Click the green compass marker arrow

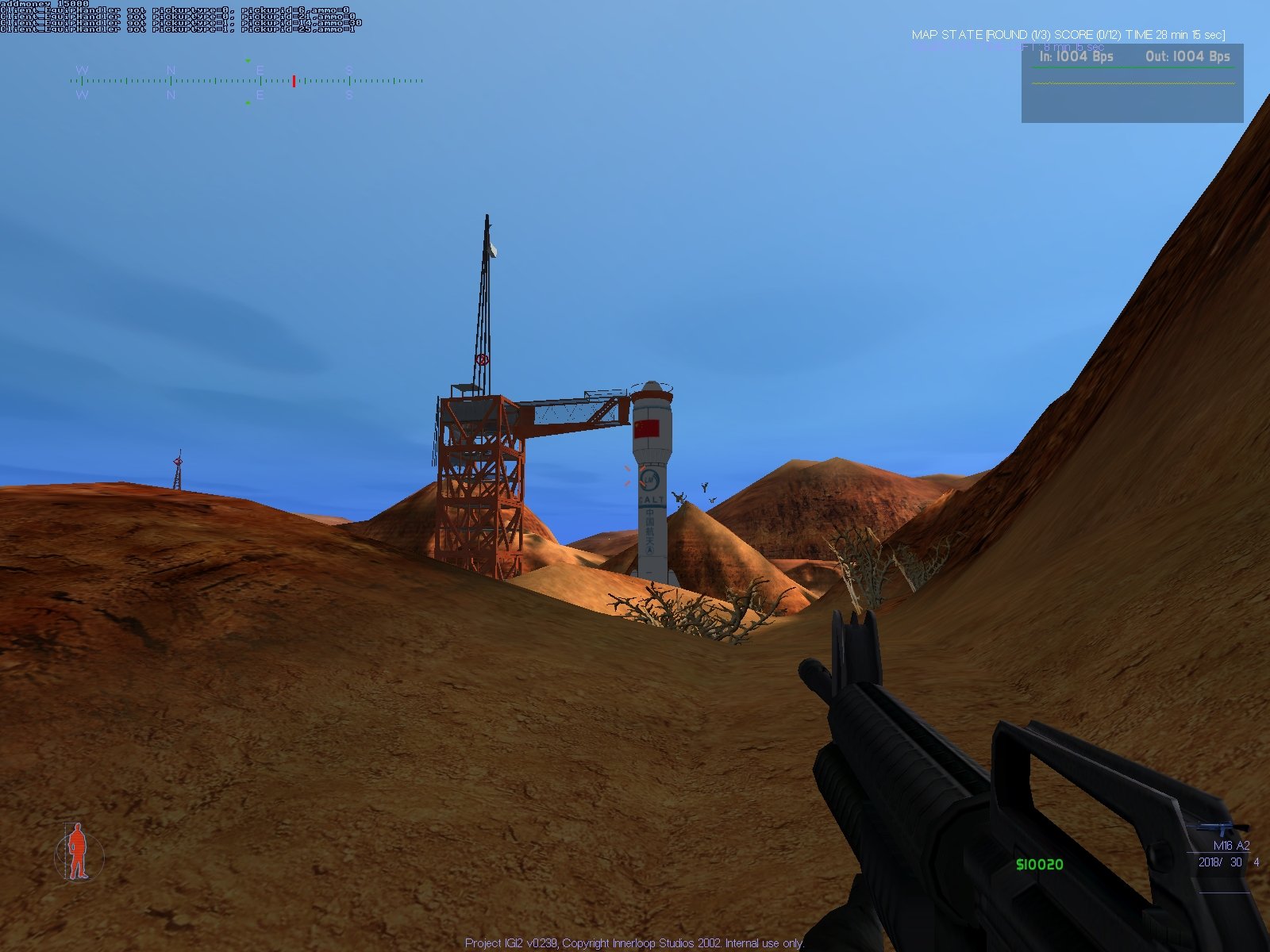click(248, 60)
